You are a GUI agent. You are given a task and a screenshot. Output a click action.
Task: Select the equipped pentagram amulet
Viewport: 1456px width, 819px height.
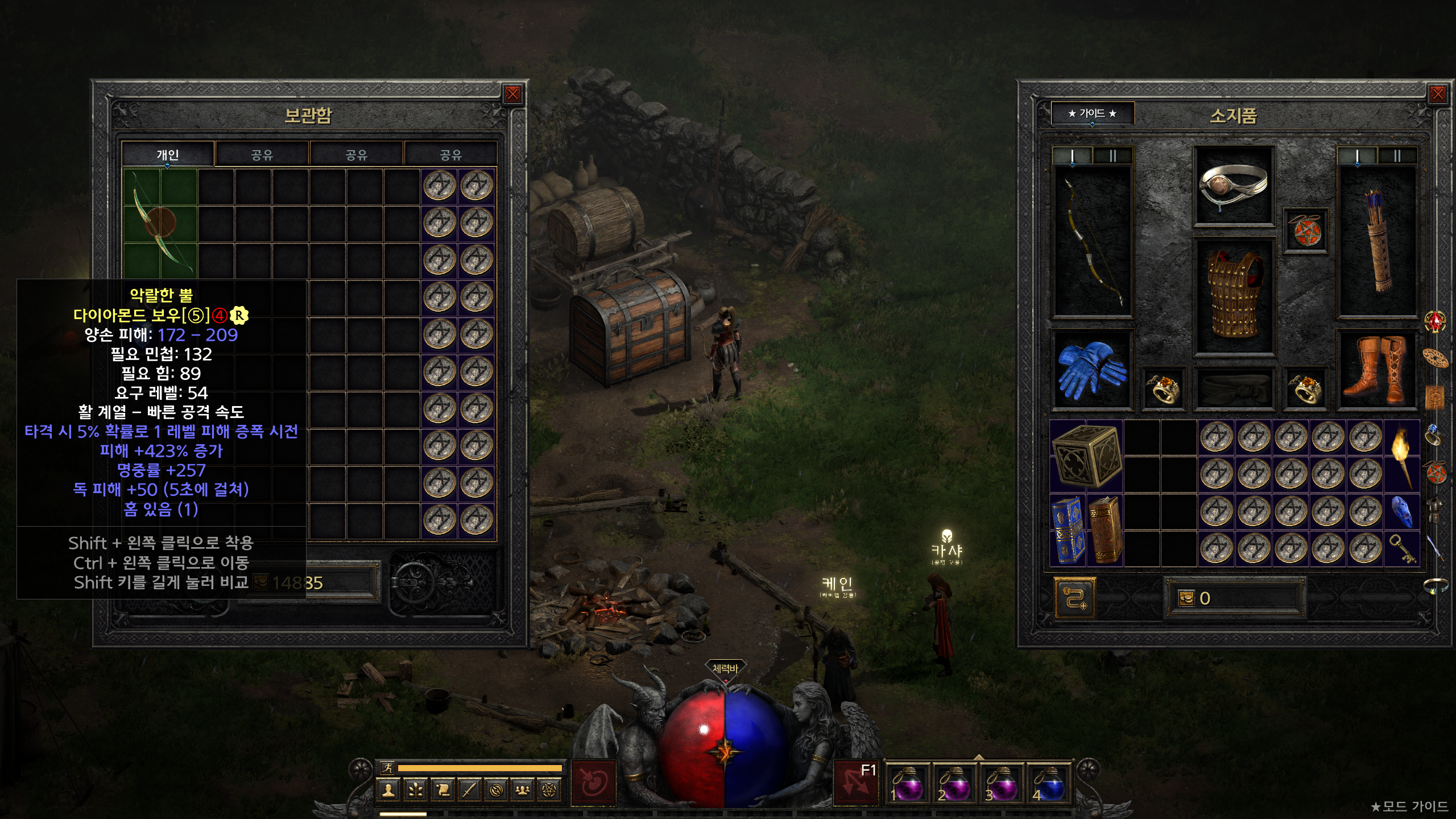pos(1306,231)
